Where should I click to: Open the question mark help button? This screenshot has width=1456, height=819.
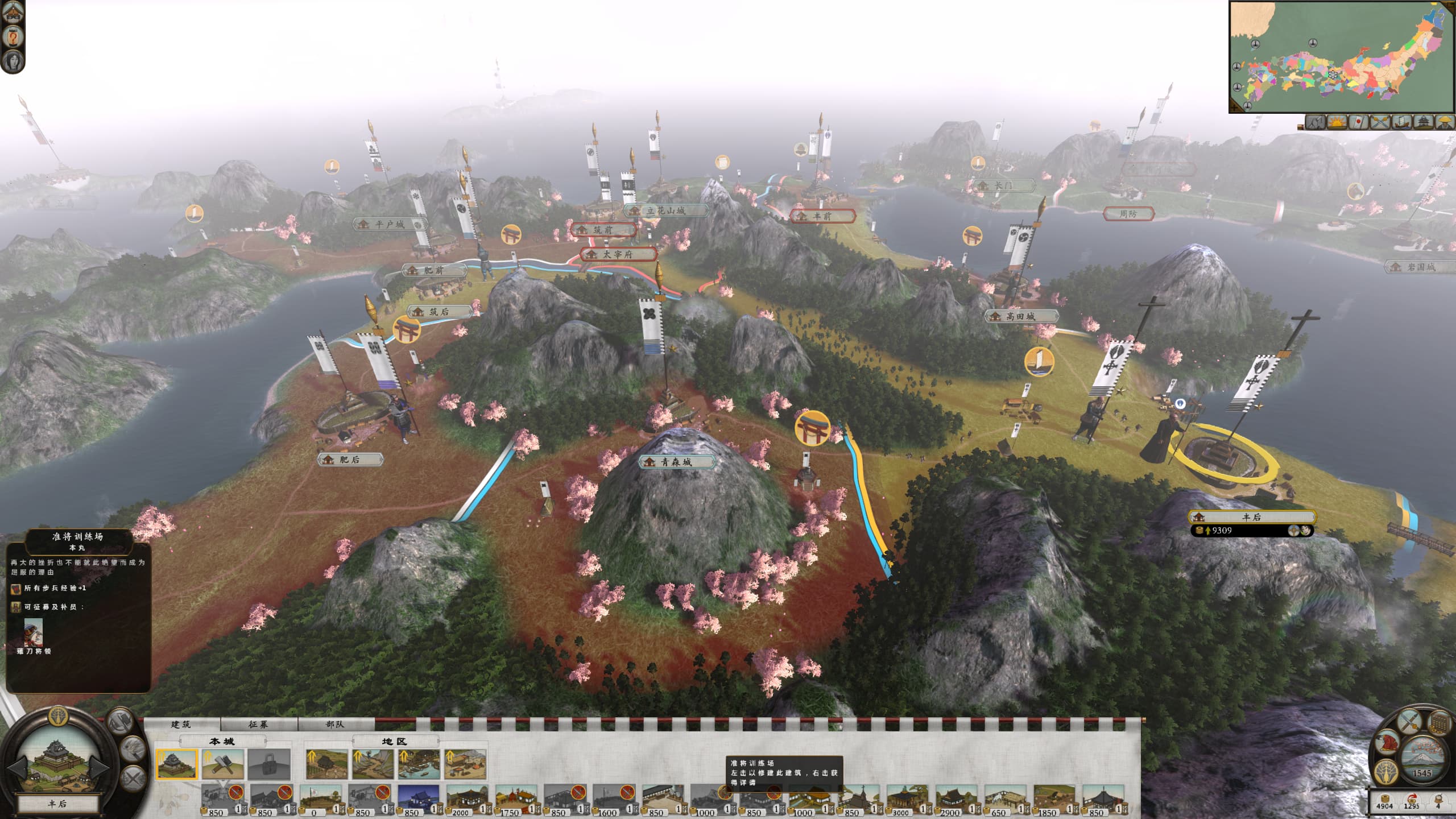(13, 38)
